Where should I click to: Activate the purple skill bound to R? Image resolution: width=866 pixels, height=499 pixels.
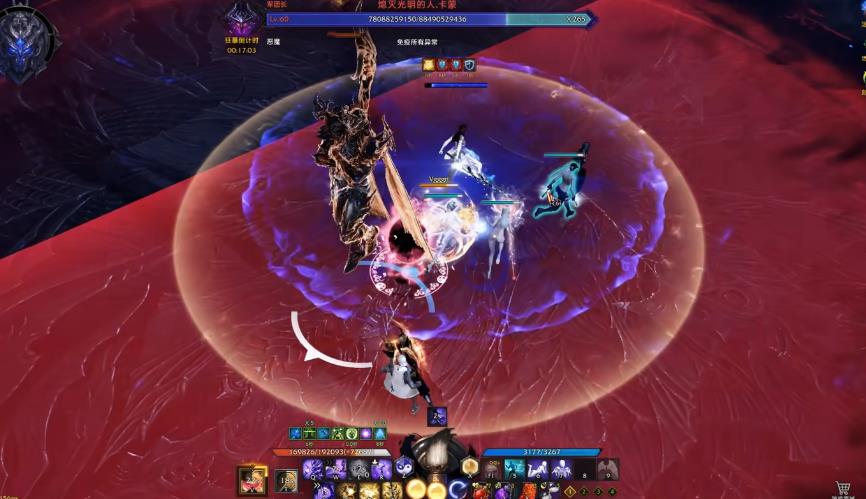click(381, 469)
